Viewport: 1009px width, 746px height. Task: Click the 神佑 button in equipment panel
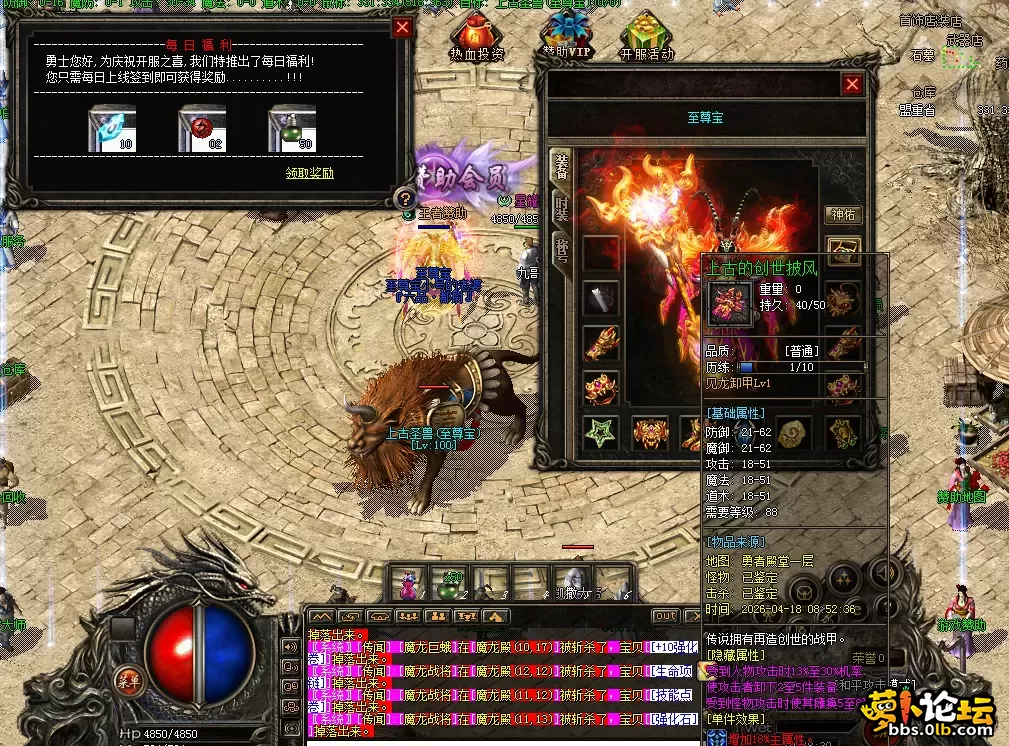[844, 214]
